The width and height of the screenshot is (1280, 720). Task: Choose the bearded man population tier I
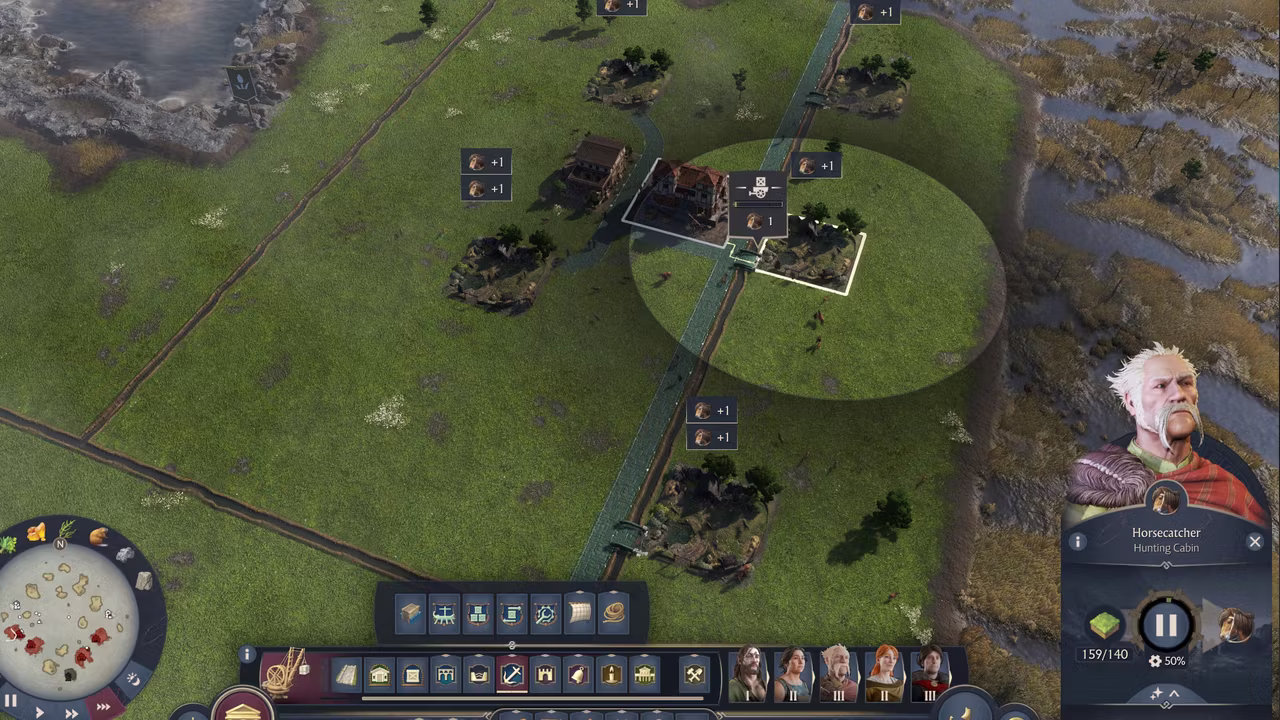coord(748,672)
